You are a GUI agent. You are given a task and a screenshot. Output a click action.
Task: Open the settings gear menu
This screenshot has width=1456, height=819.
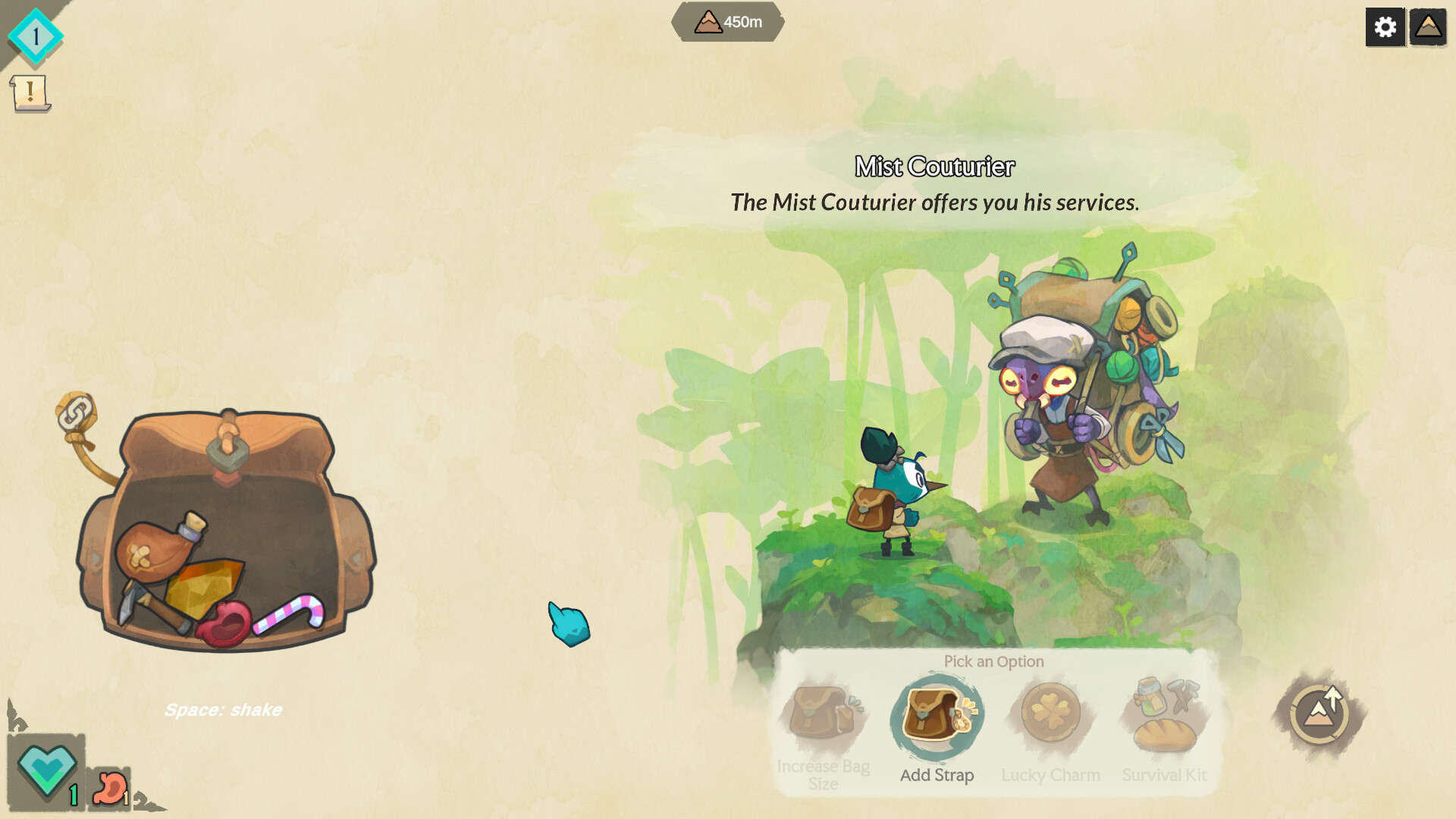[1385, 27]
